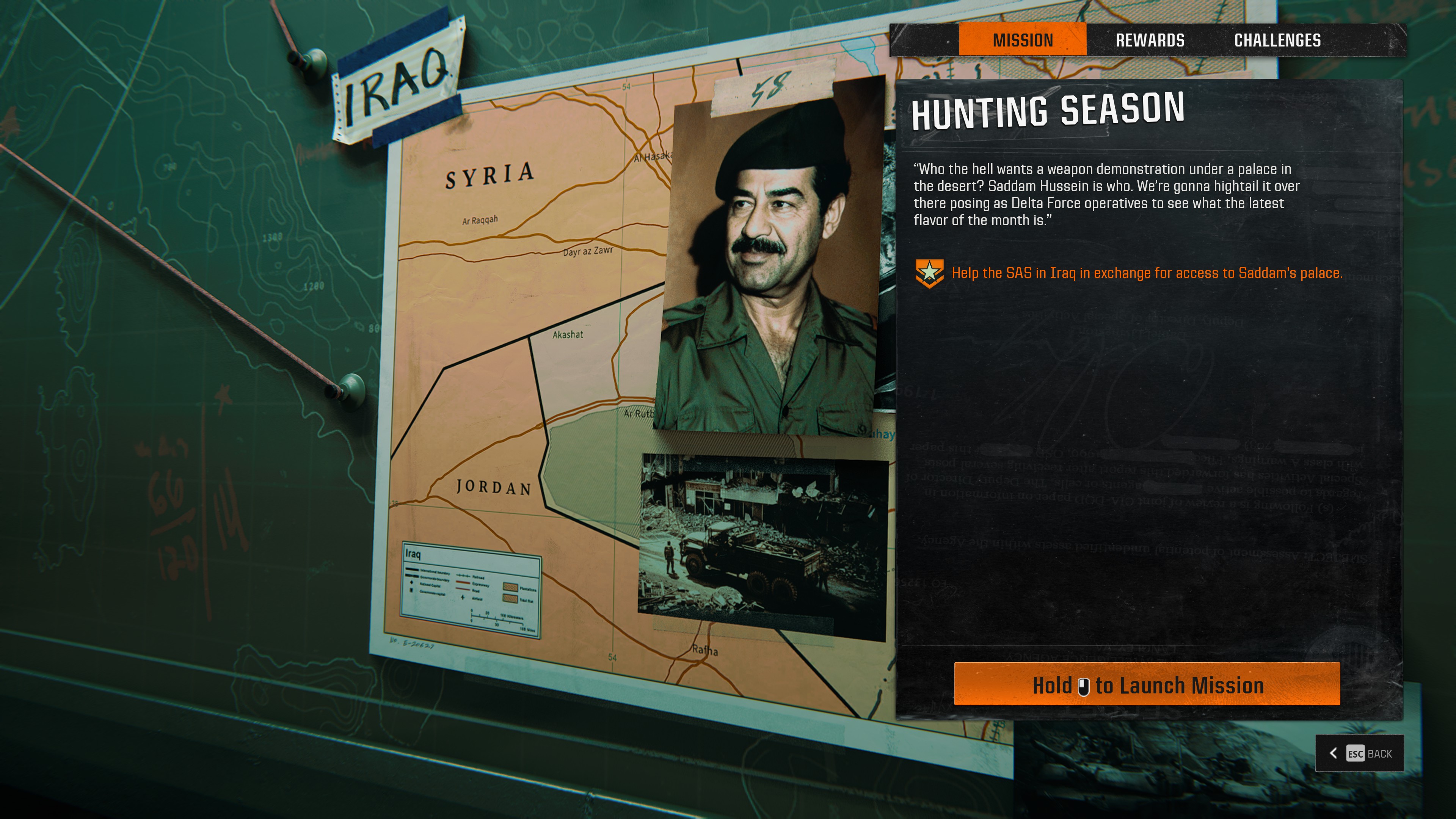
Task: Open the Rewards tab
Action: click(1150, 40)
